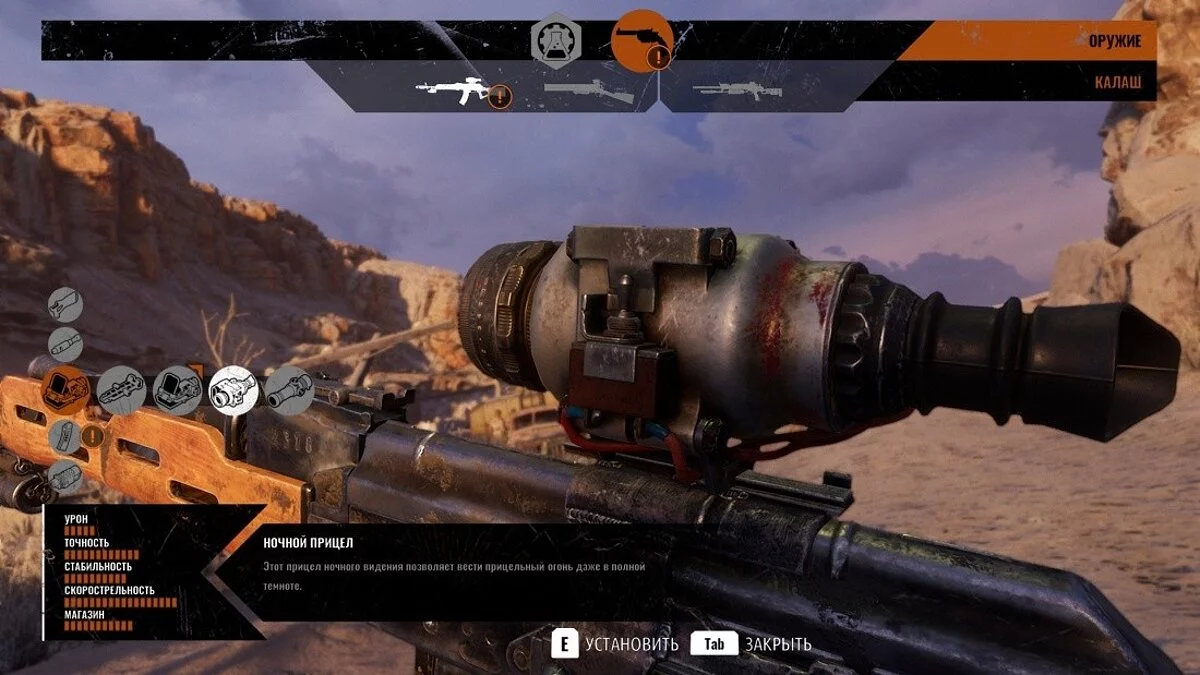Open the crafting tab with flask icon
This screenshot has height=675, width=1200.
click(x=553, y=41)
